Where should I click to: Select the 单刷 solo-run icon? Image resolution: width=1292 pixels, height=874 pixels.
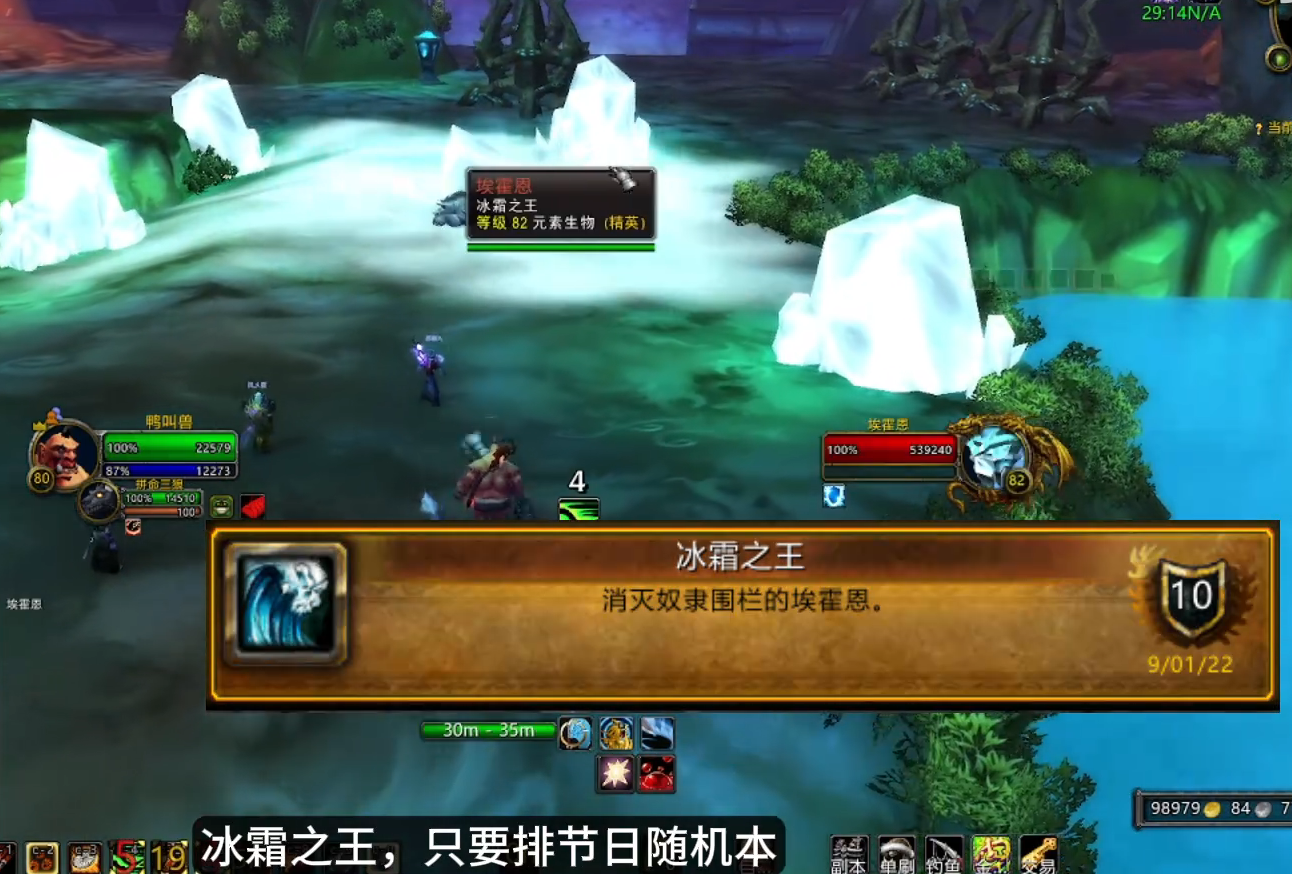pyautogui.click(x=896, y=852)
